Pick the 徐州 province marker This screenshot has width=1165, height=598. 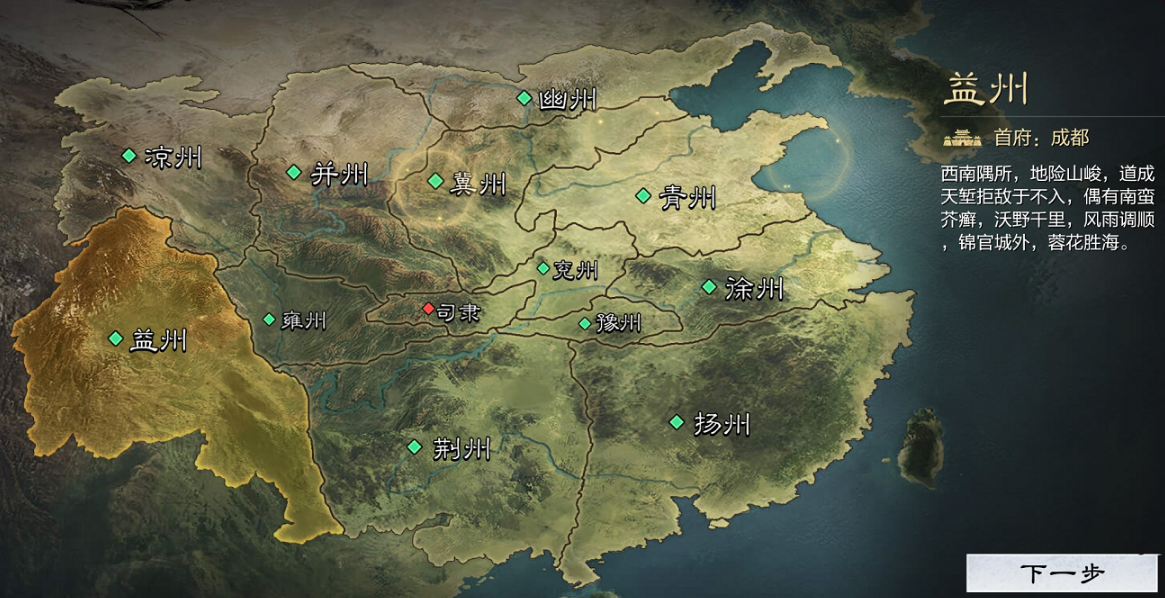pos(709,287)
